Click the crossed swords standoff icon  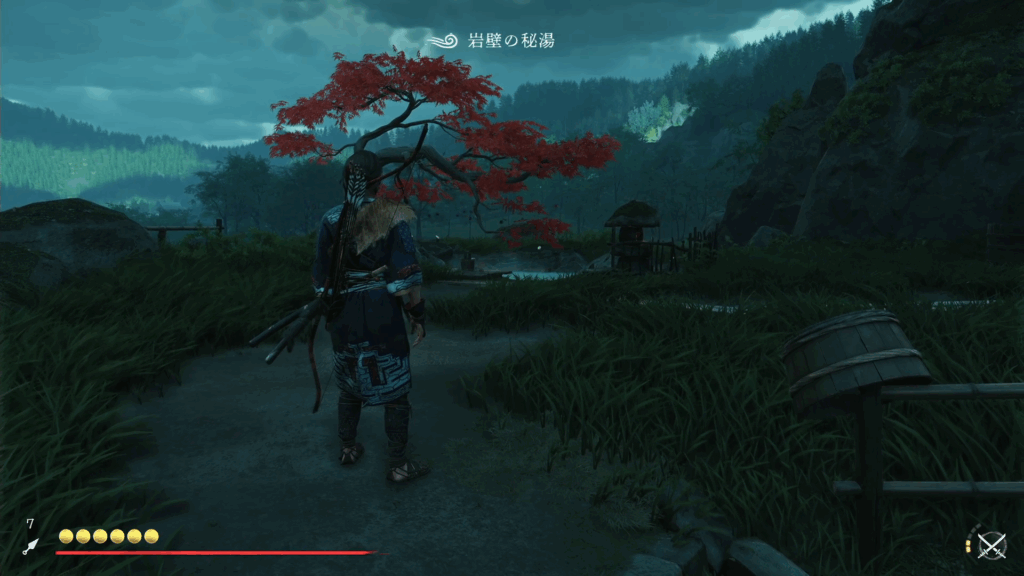(x=991, y=545)
